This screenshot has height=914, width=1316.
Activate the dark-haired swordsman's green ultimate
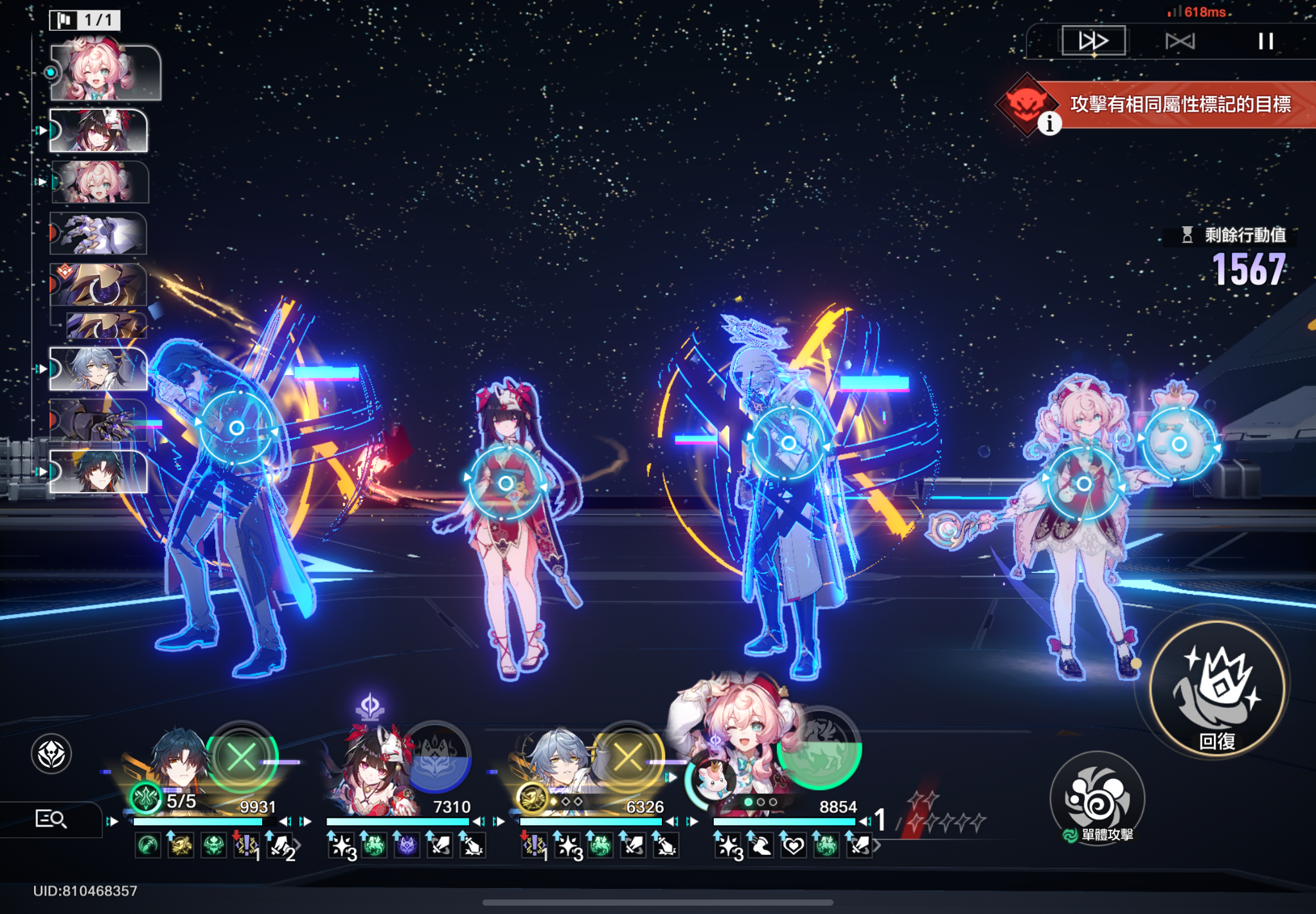242,758
